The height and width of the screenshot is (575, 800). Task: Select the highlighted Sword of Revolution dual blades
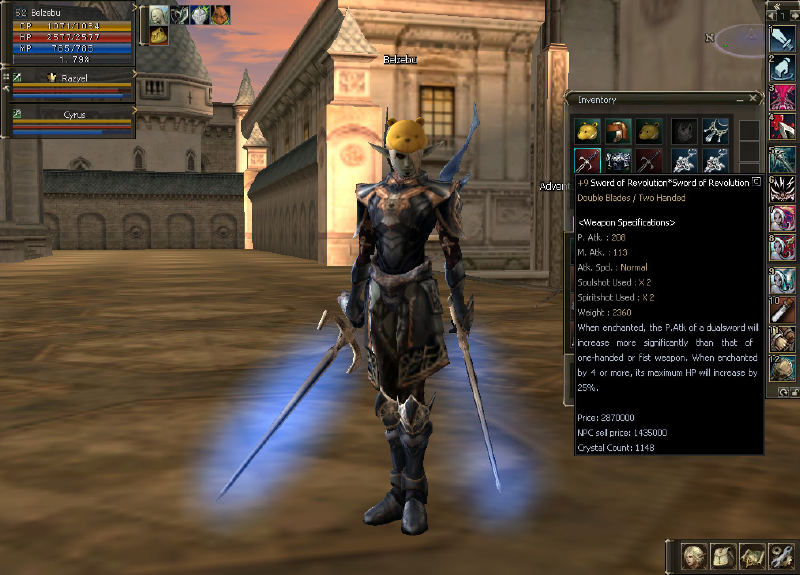click(x=587, y=160)
